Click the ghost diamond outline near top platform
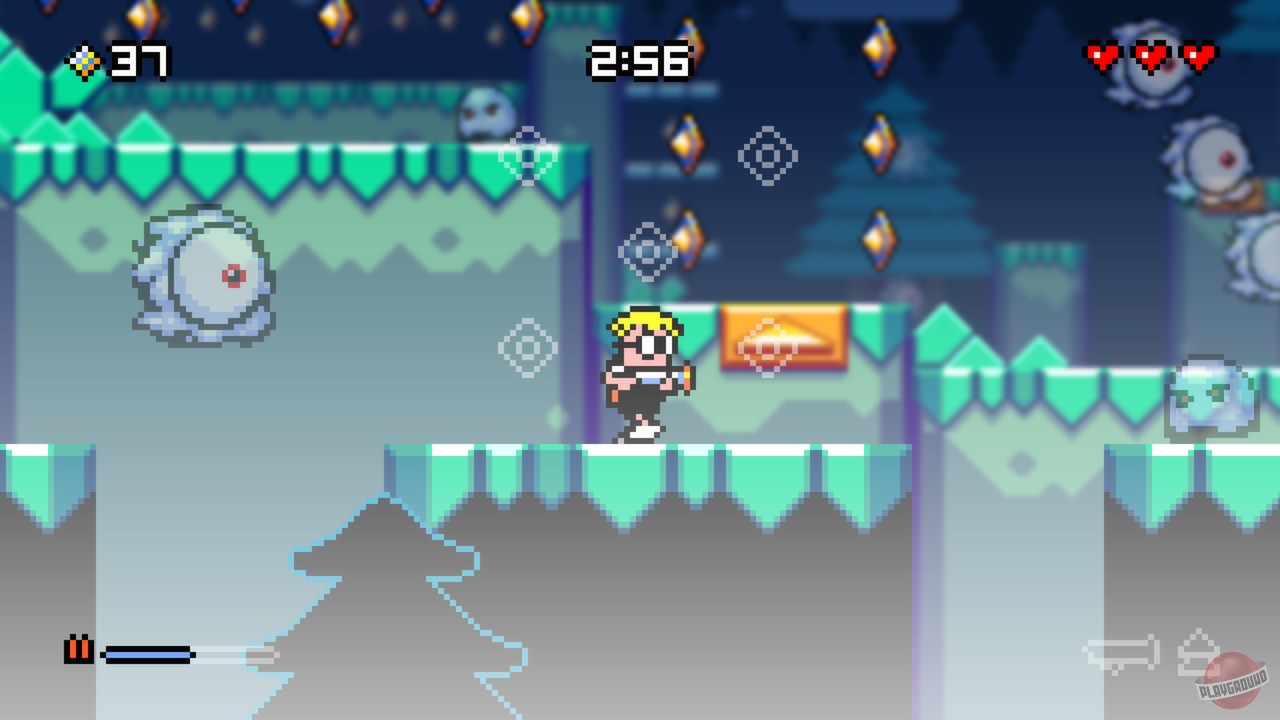 coord(528,157)
